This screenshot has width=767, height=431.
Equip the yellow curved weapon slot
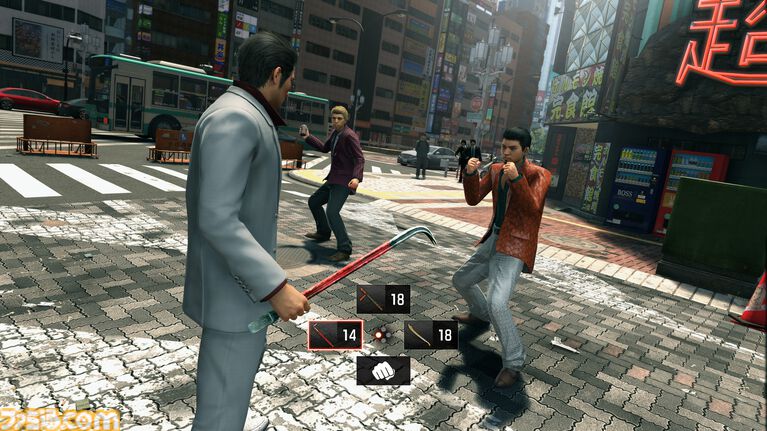[431, 335]
